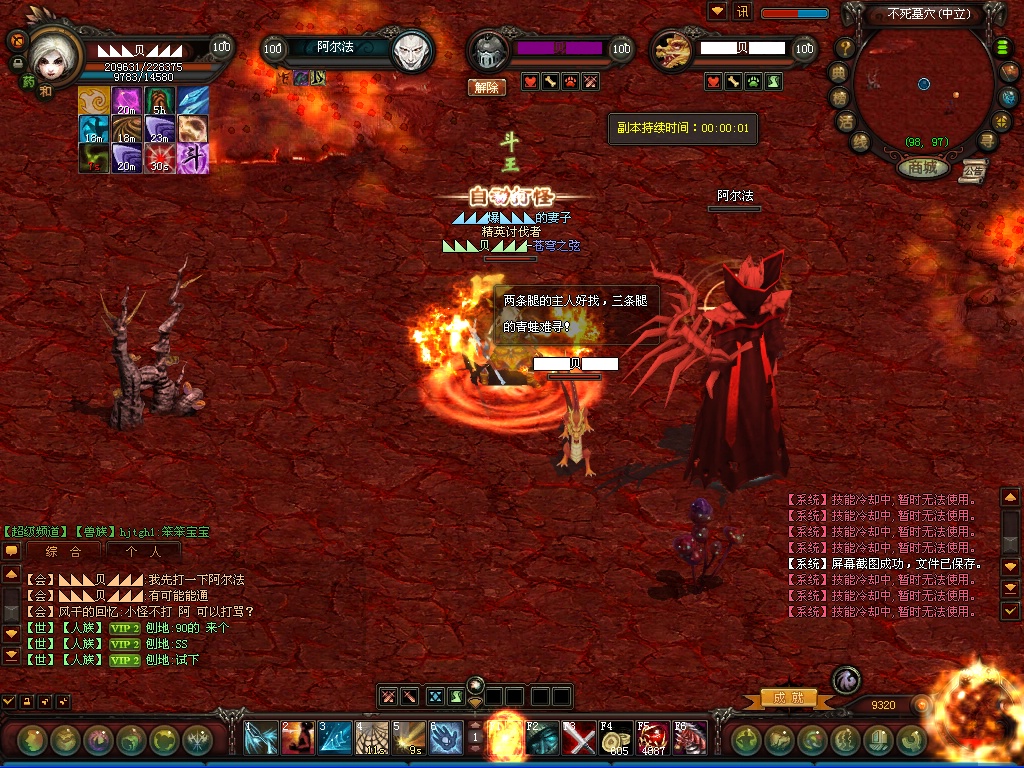1024x768 pixels.
Task: Open the 讯 message button
Action: coord(742,12)
